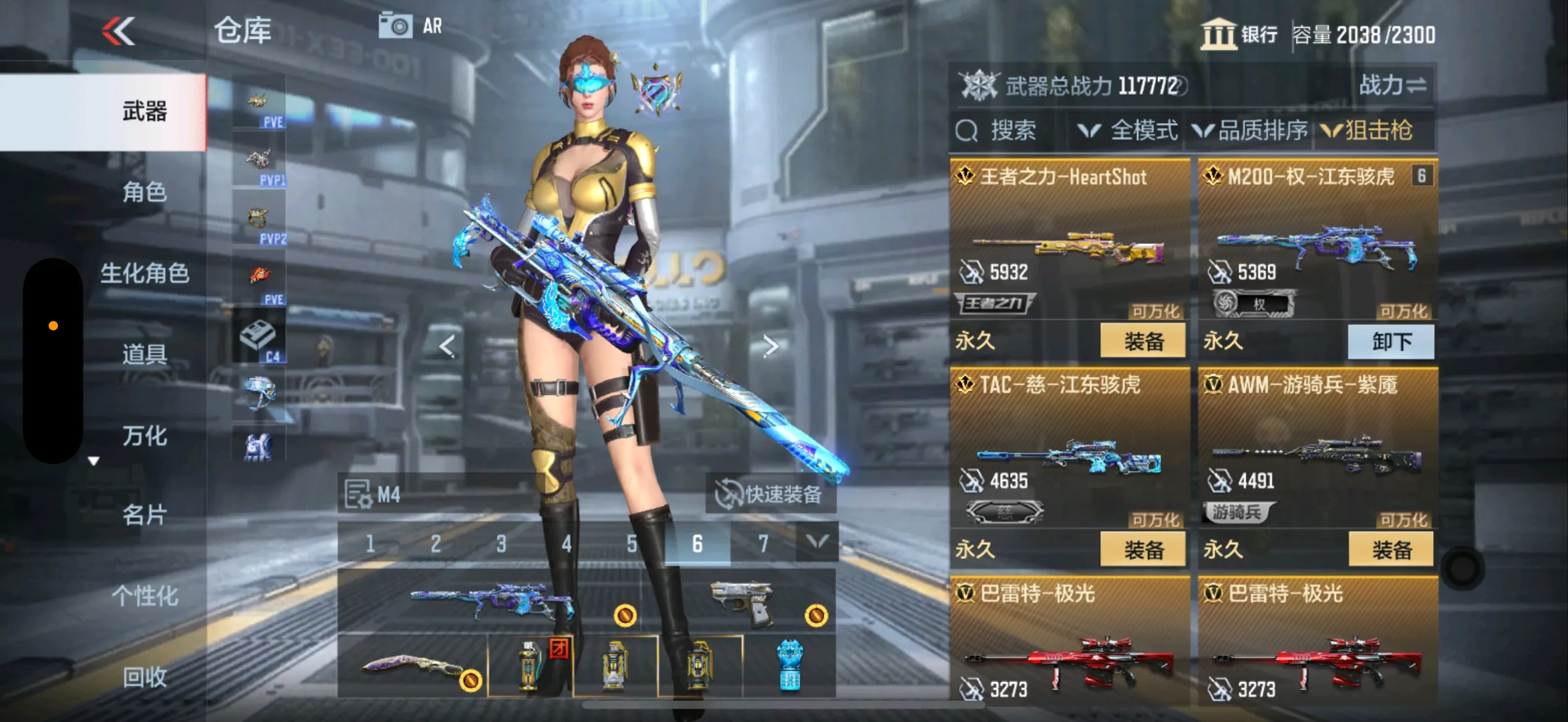This screenshot has width=1568, height=722.
Task: Open the 狙击枪 weapon type dropdown
Action: [1369, 130]
